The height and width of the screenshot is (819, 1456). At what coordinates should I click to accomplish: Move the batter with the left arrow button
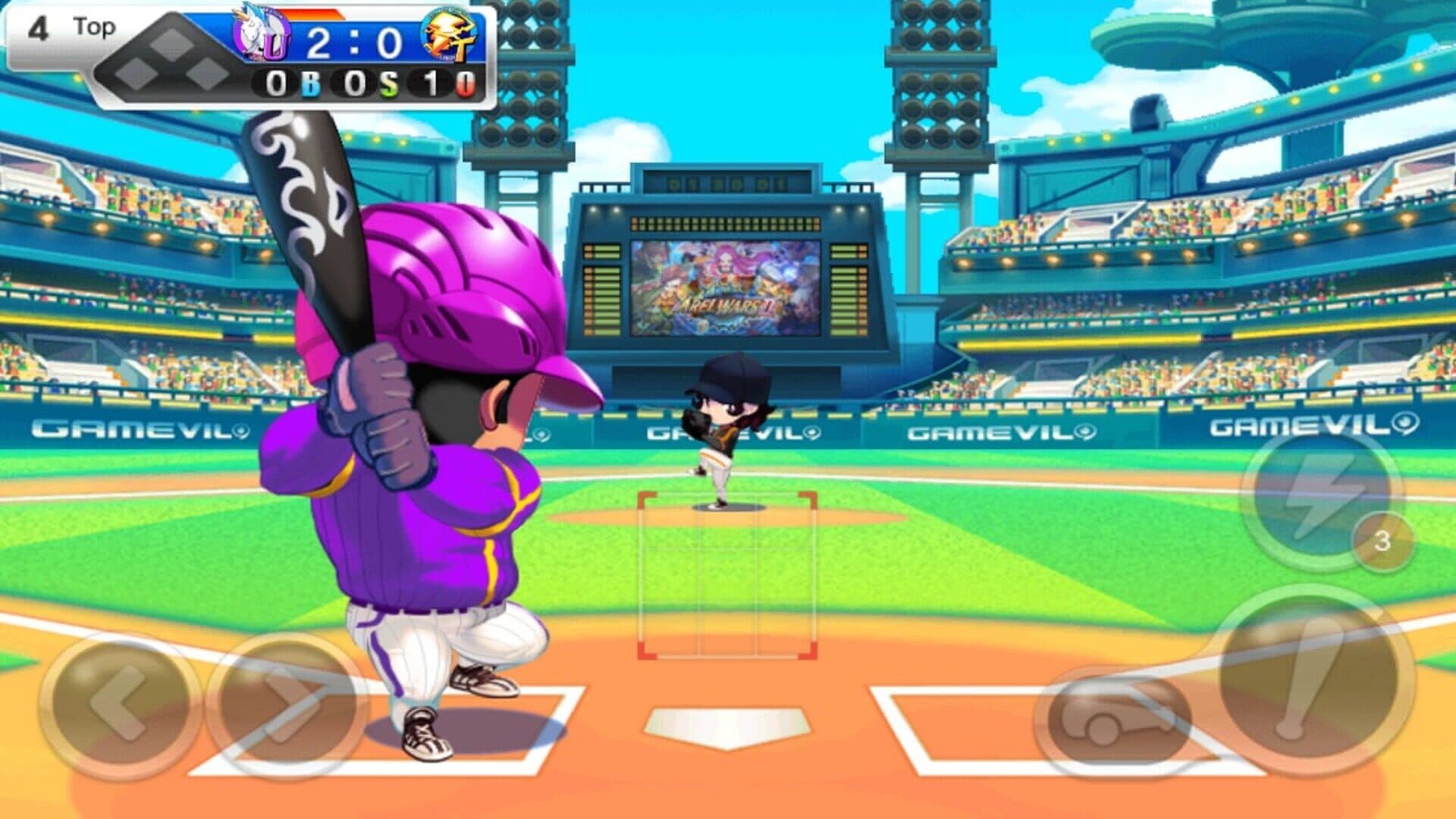(x=118, y=705)
